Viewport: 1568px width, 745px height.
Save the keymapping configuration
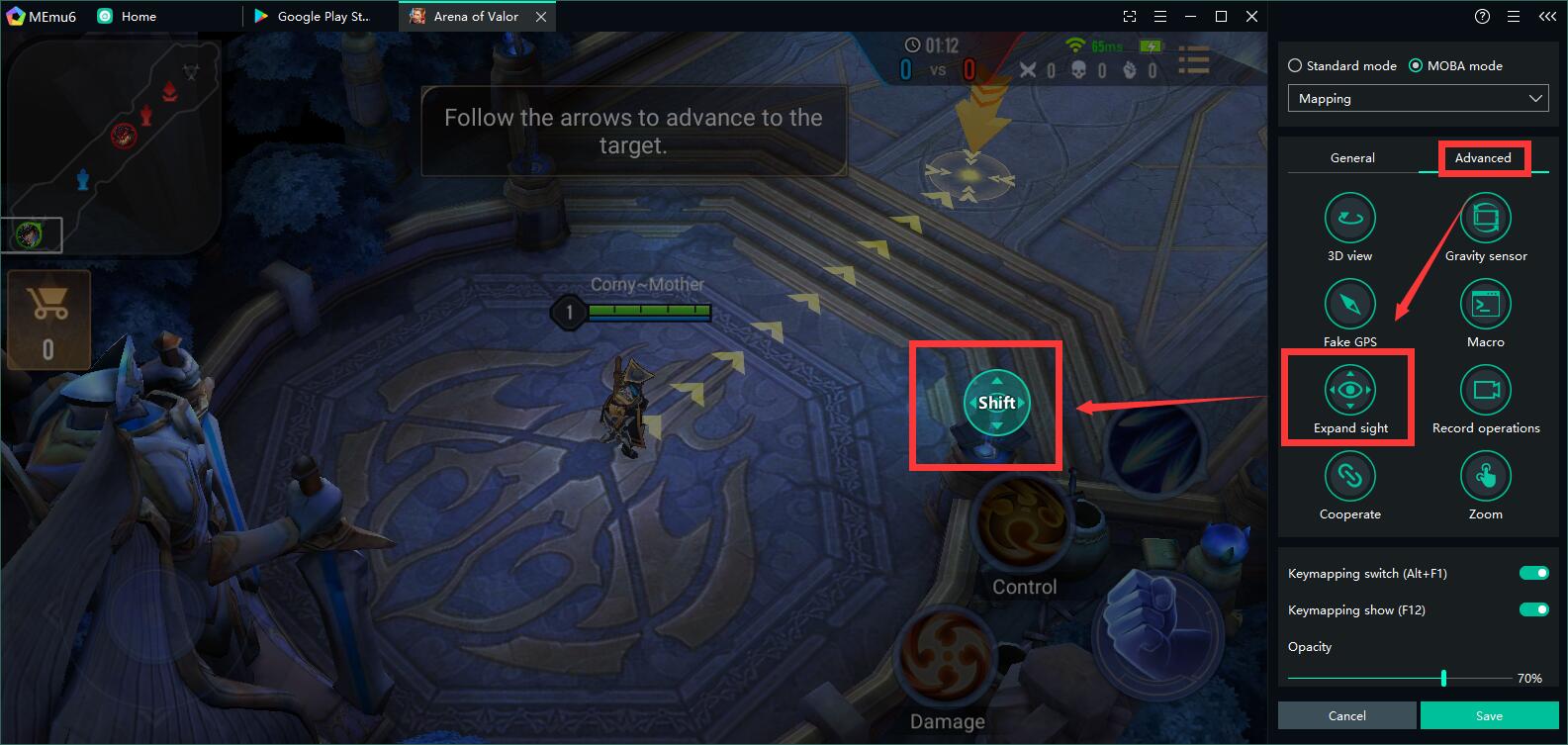tap(1489, 715)
